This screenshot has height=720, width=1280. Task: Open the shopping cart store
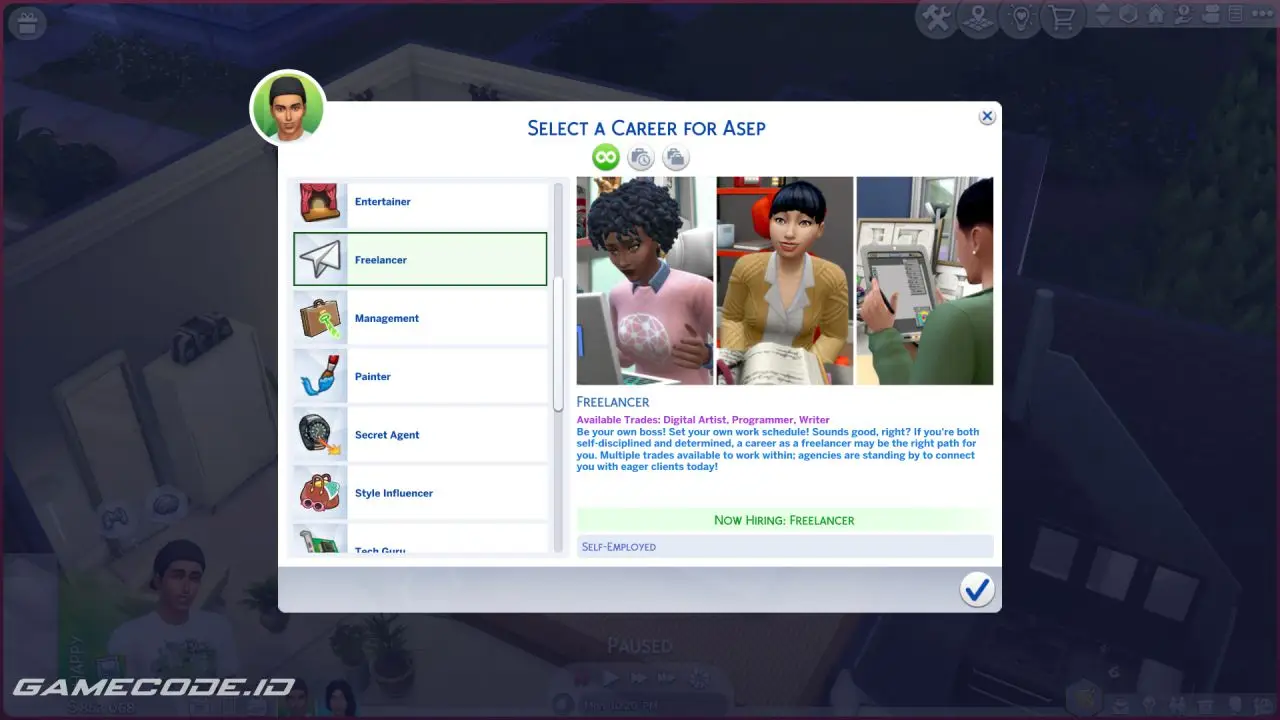pos(1063,19)
